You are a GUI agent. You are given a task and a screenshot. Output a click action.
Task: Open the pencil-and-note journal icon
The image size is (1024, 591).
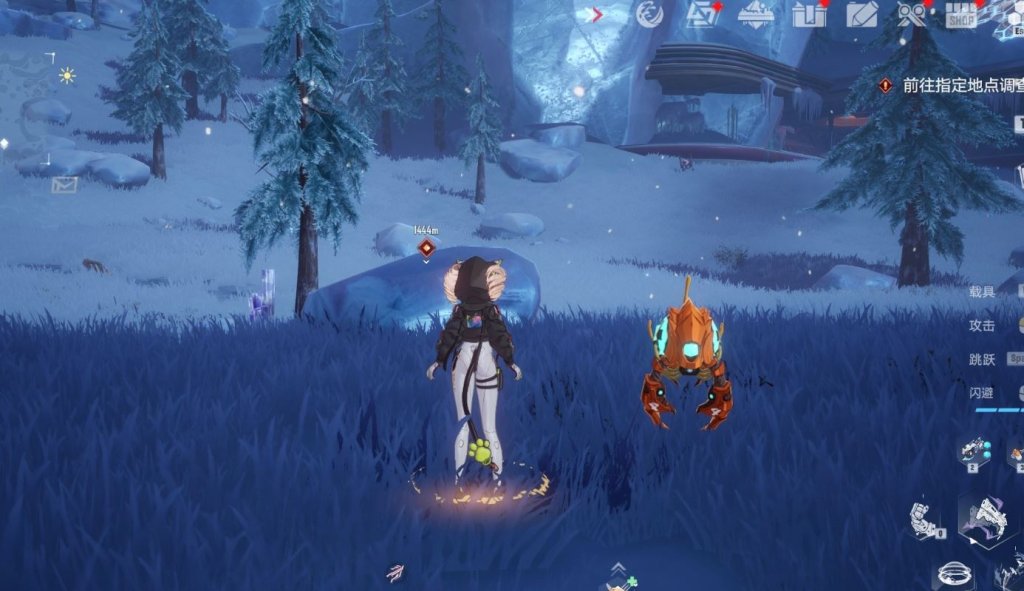(860, 14)
